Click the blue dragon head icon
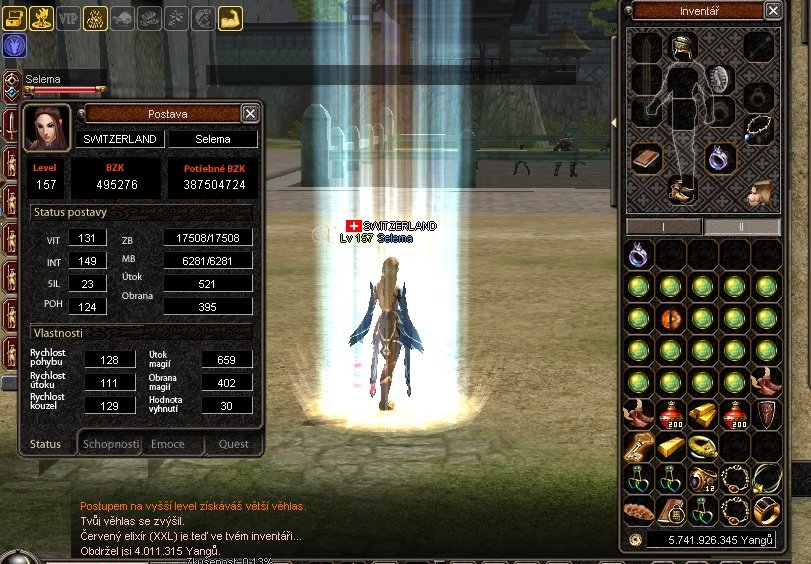Viewport: 811px width, 564px height. [15, 45]
